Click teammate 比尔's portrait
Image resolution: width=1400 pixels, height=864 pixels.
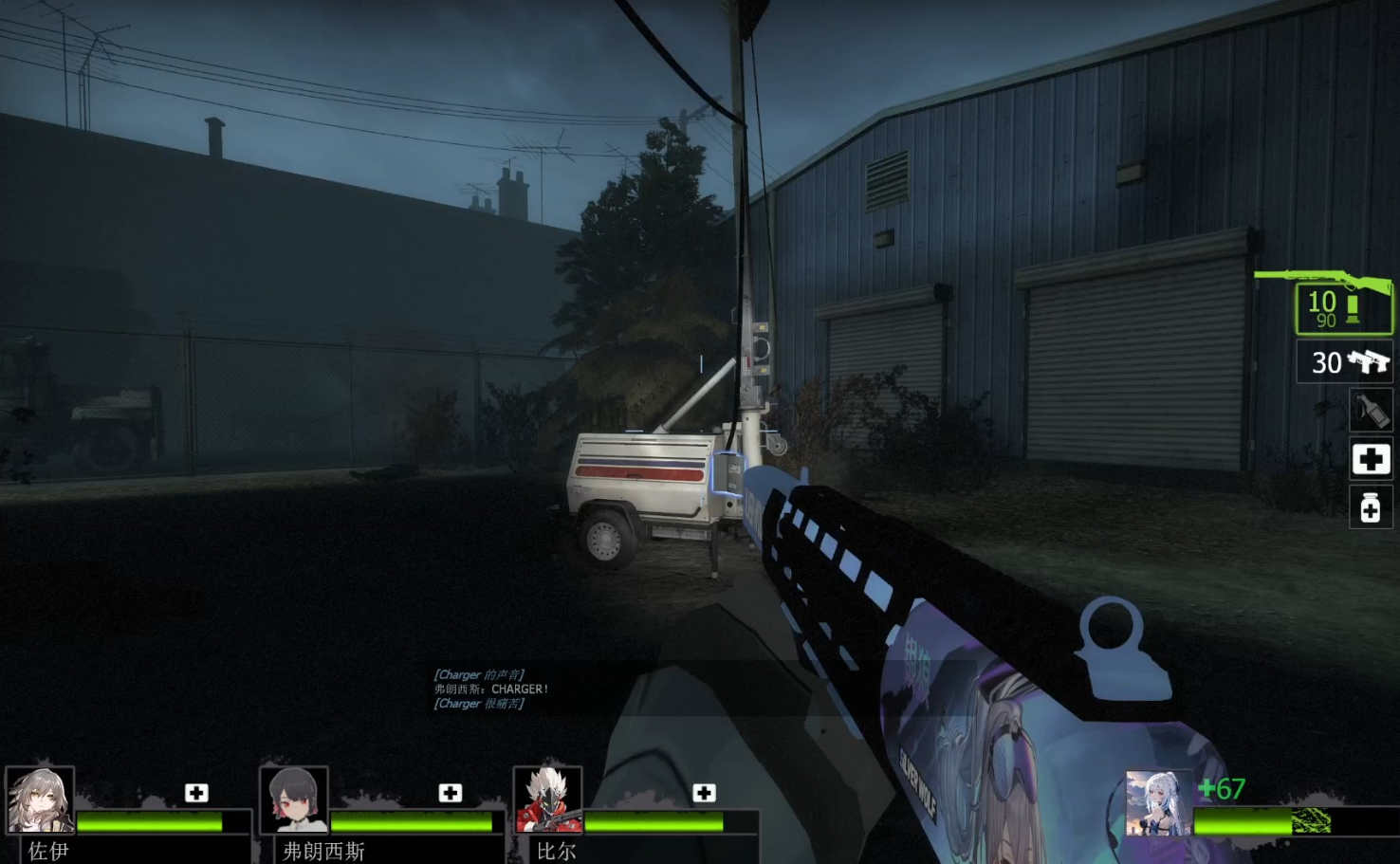[x=547, y=800]
